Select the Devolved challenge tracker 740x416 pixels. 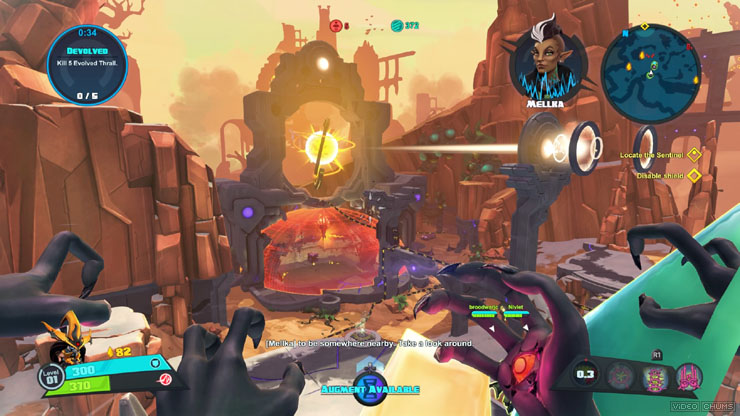pos(88,63)
